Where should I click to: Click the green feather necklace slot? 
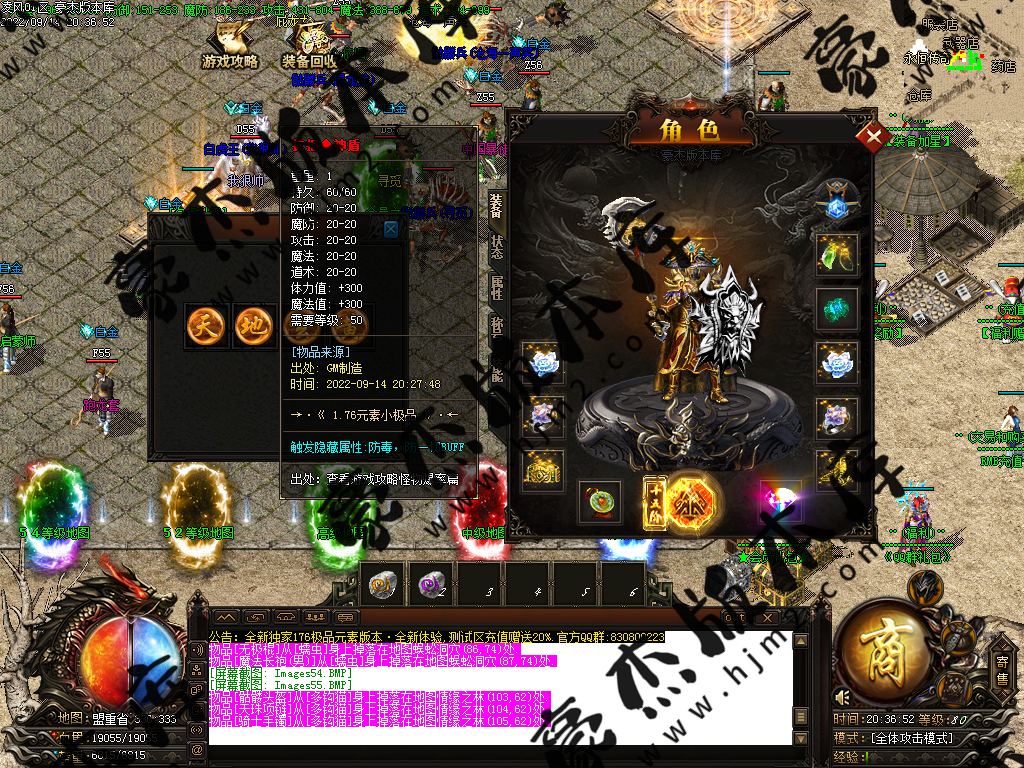(837, 255)
